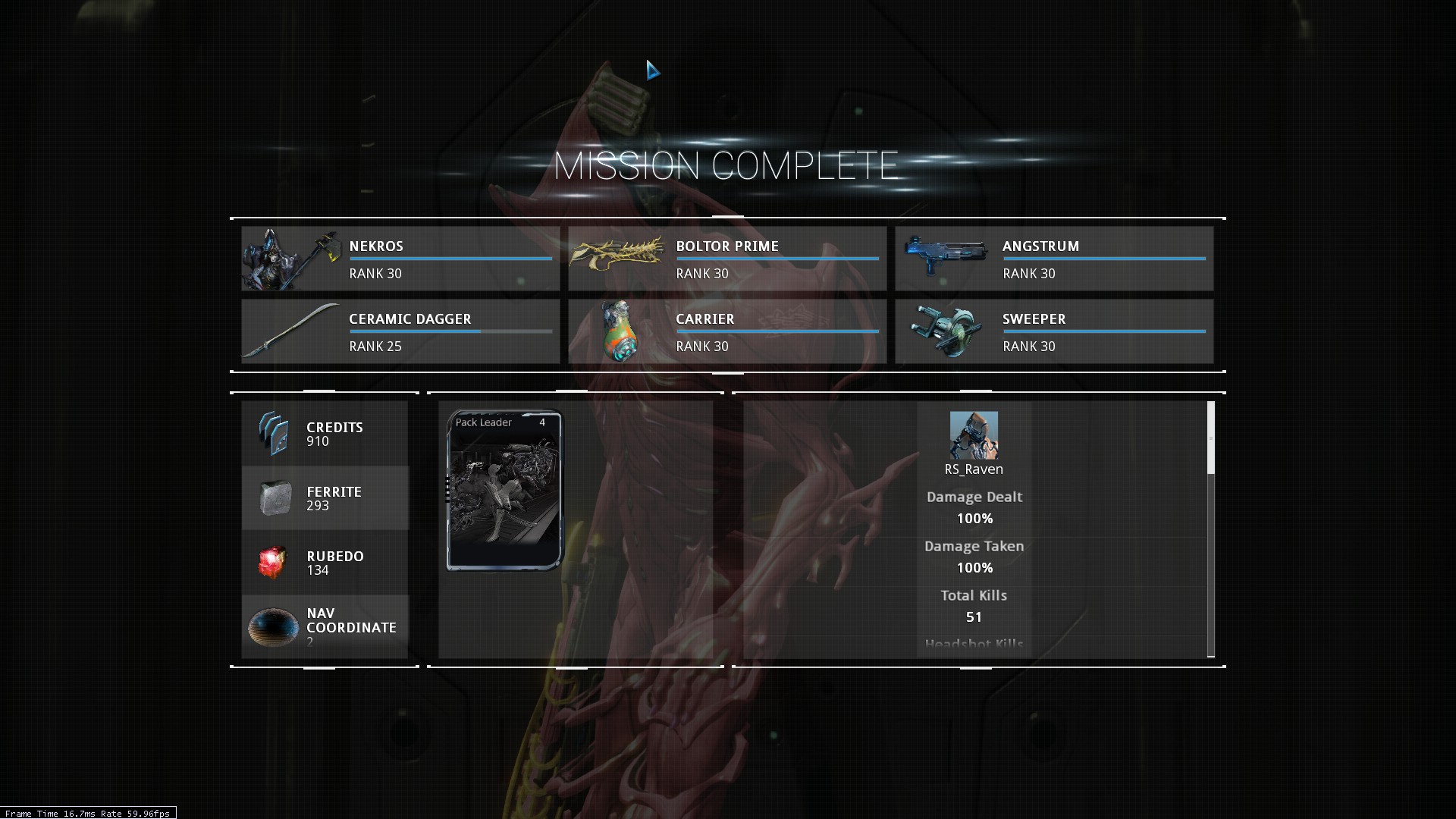The width and height of the screenshot is (1456, 819).
Task: Click the Sweeper weapon panel
Action: coord(1054,331)
